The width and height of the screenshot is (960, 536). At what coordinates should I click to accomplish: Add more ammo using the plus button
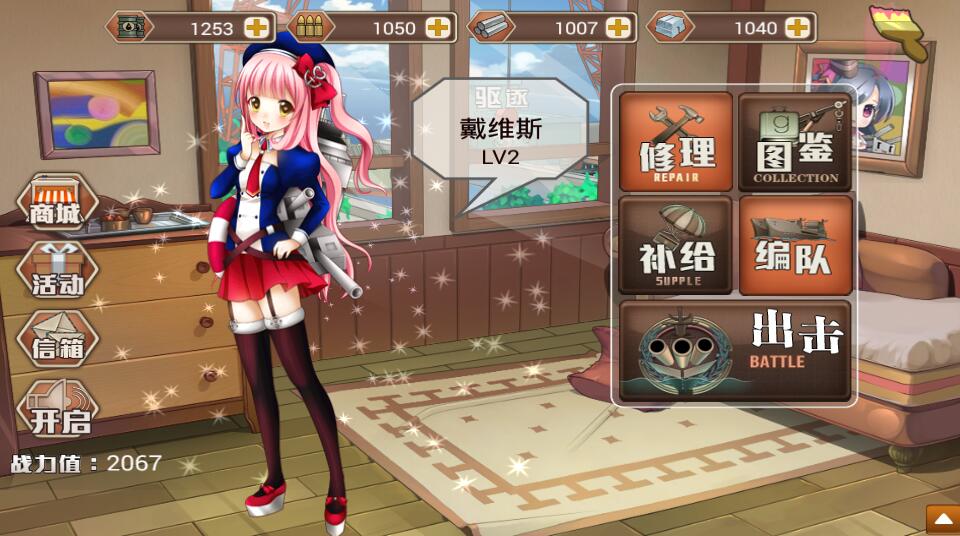[438, 28]
